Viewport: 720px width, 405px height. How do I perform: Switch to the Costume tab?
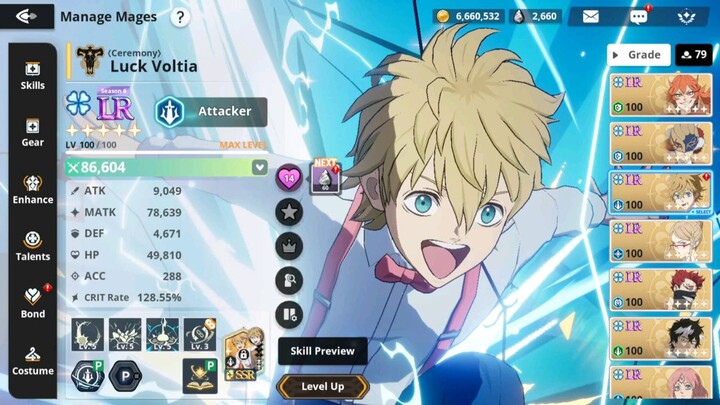coord(32,361)
